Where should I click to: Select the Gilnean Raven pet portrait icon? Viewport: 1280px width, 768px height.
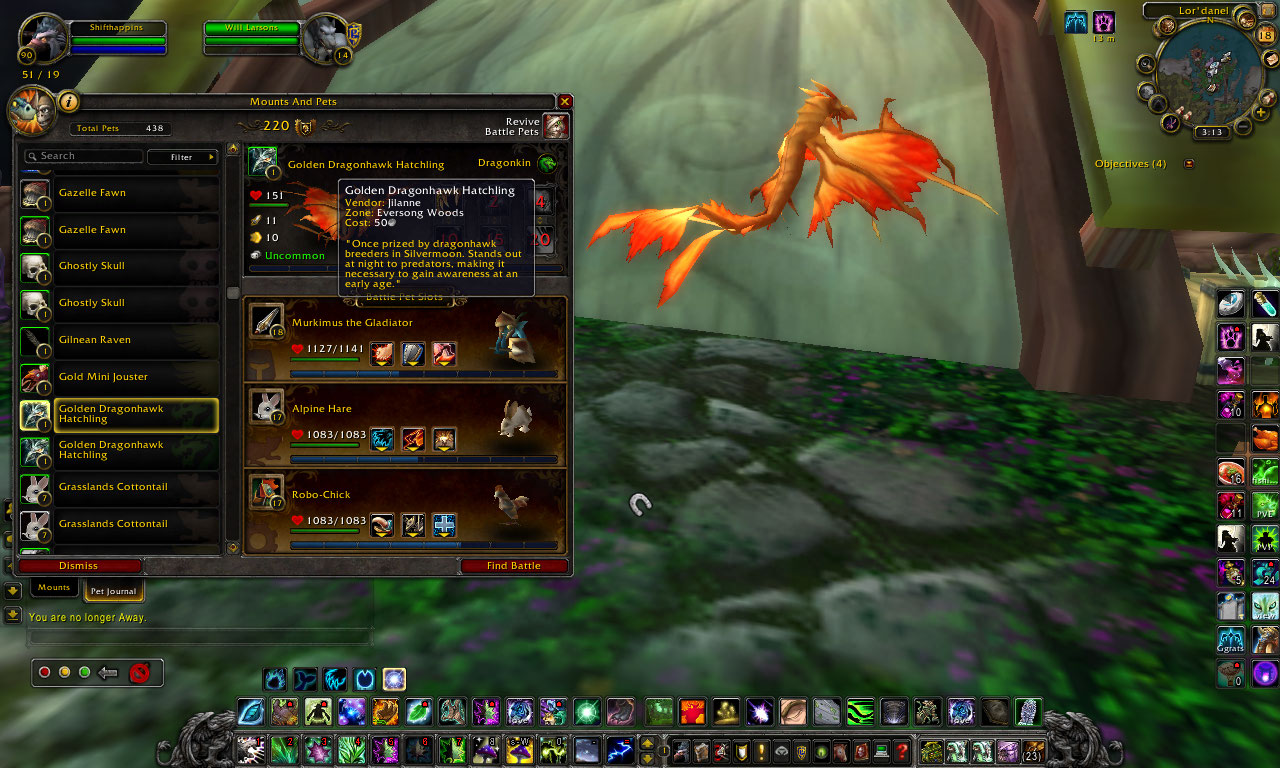34,339
